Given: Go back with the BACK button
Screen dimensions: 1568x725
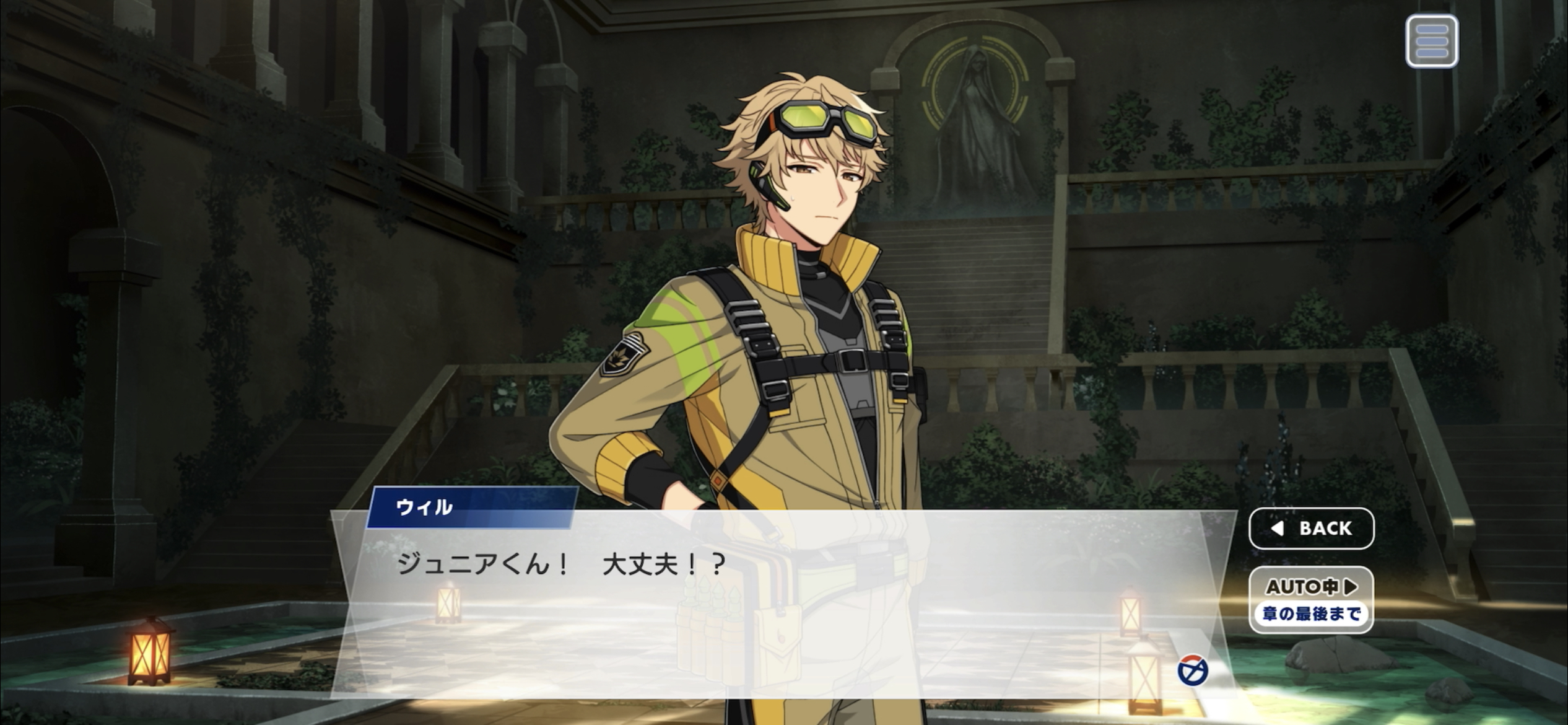Looking at the screenshot, I should tap(1311, 529).
